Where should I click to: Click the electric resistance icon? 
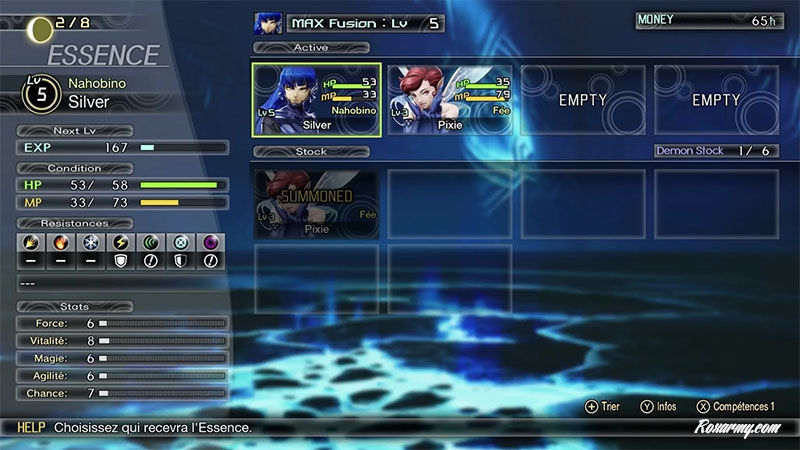(x=119, y=242)
